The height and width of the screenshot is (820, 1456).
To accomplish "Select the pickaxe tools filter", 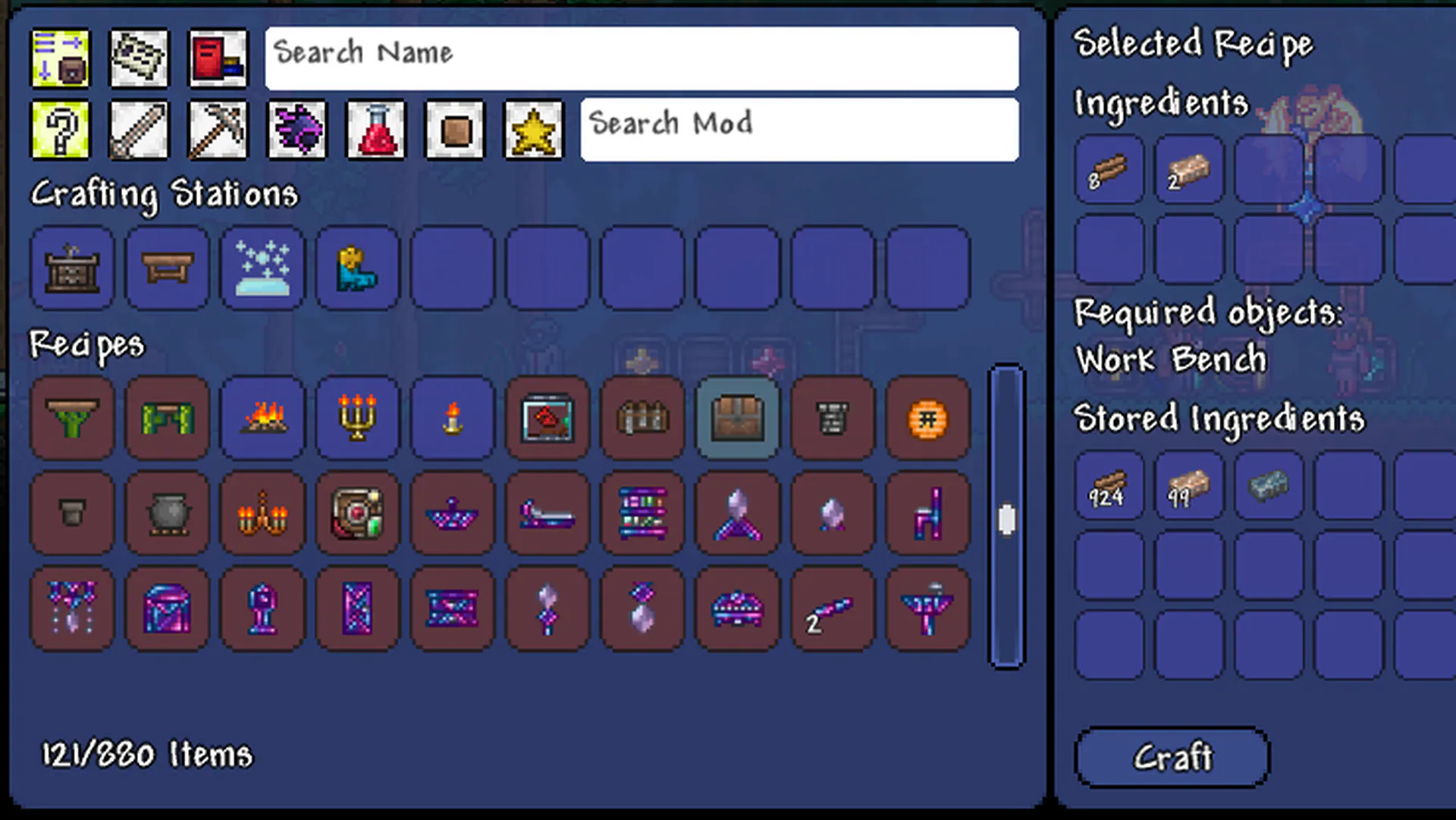I will [x=218, y=130].
